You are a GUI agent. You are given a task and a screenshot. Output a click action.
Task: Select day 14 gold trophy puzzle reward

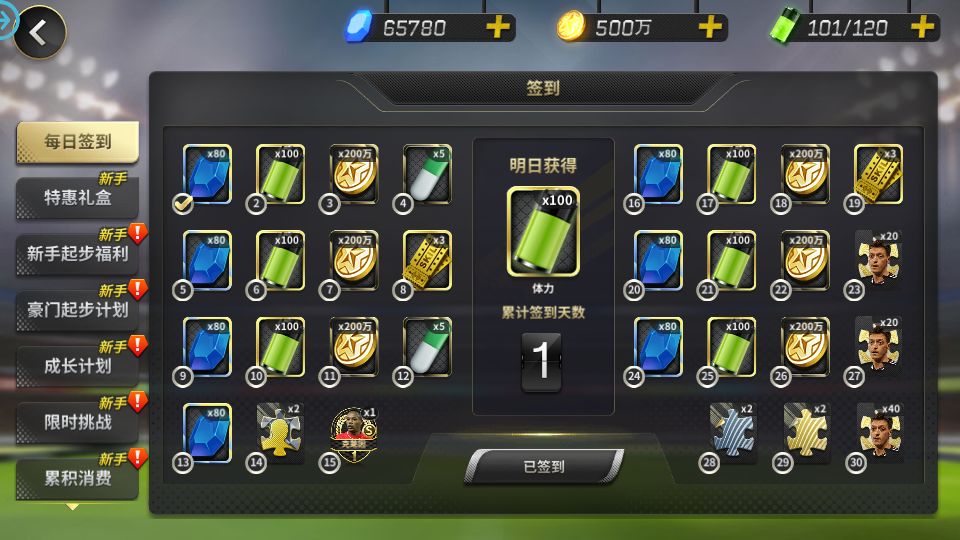coord(281,431)
